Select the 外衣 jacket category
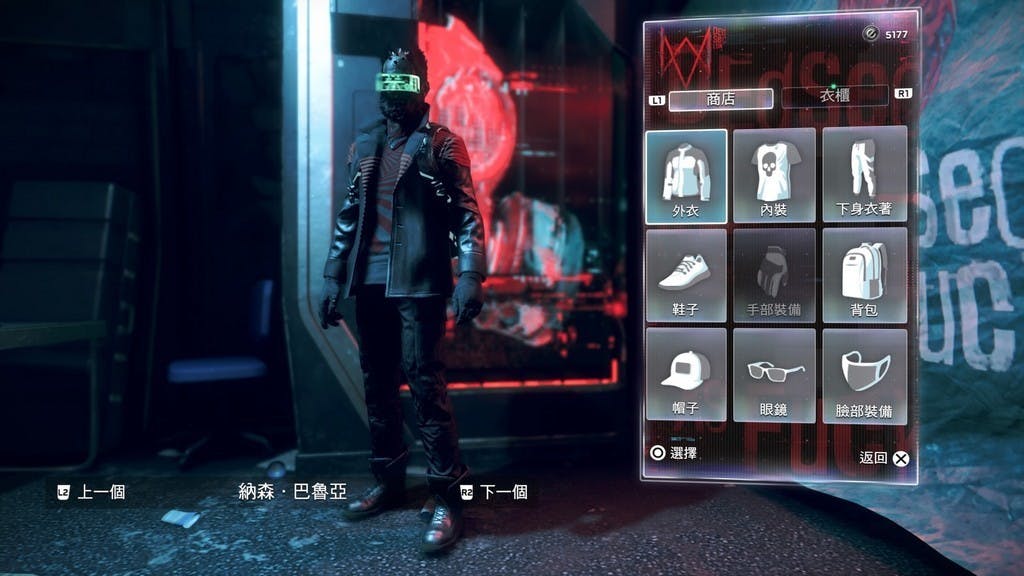 (686, 175)
